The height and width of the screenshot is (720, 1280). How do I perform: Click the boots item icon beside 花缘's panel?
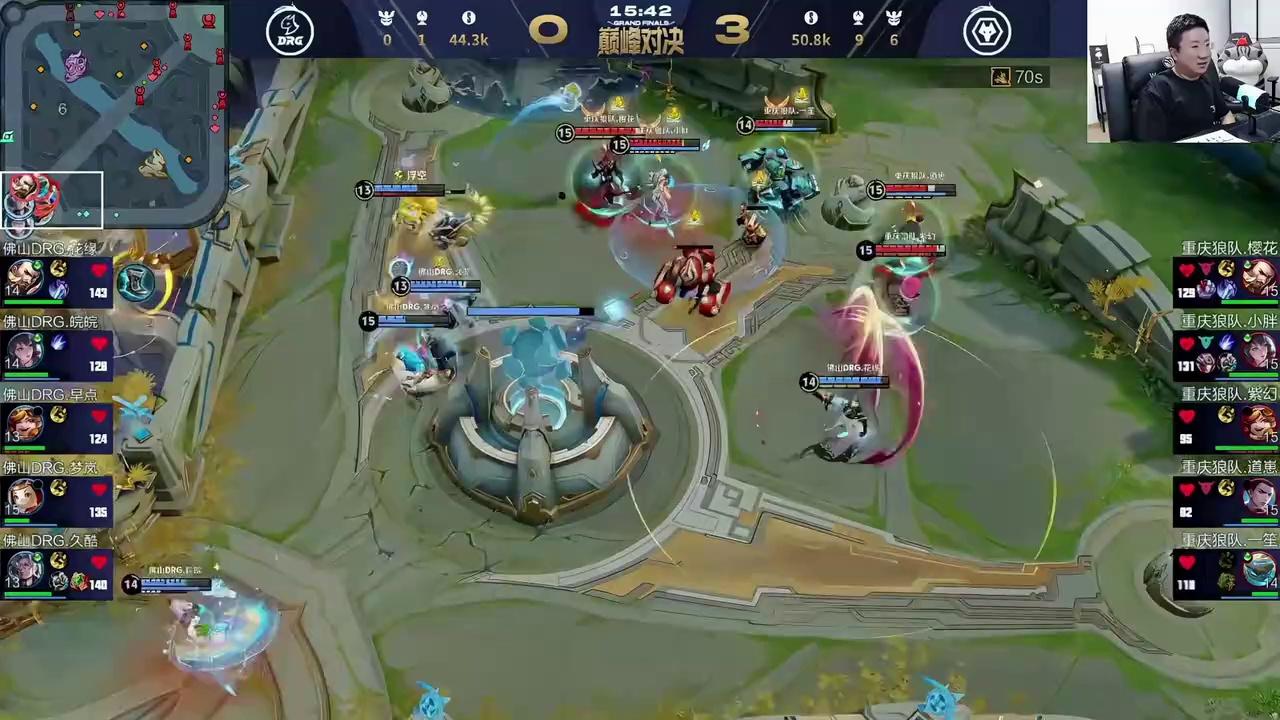click(137, 283)
